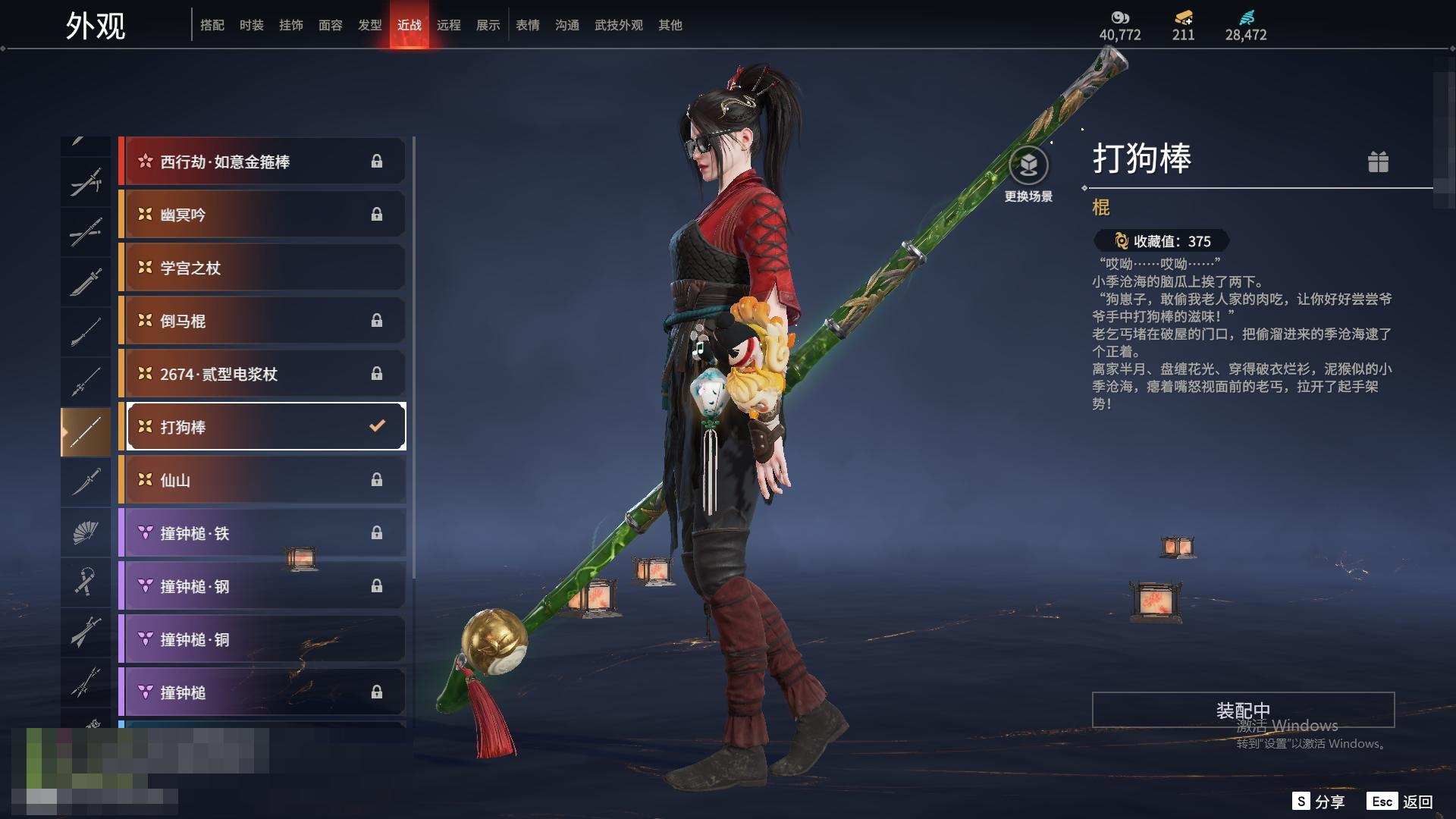Select the folding fan weapon category
This screenshot has width=1456, height=819.
(x=86, y=532)
